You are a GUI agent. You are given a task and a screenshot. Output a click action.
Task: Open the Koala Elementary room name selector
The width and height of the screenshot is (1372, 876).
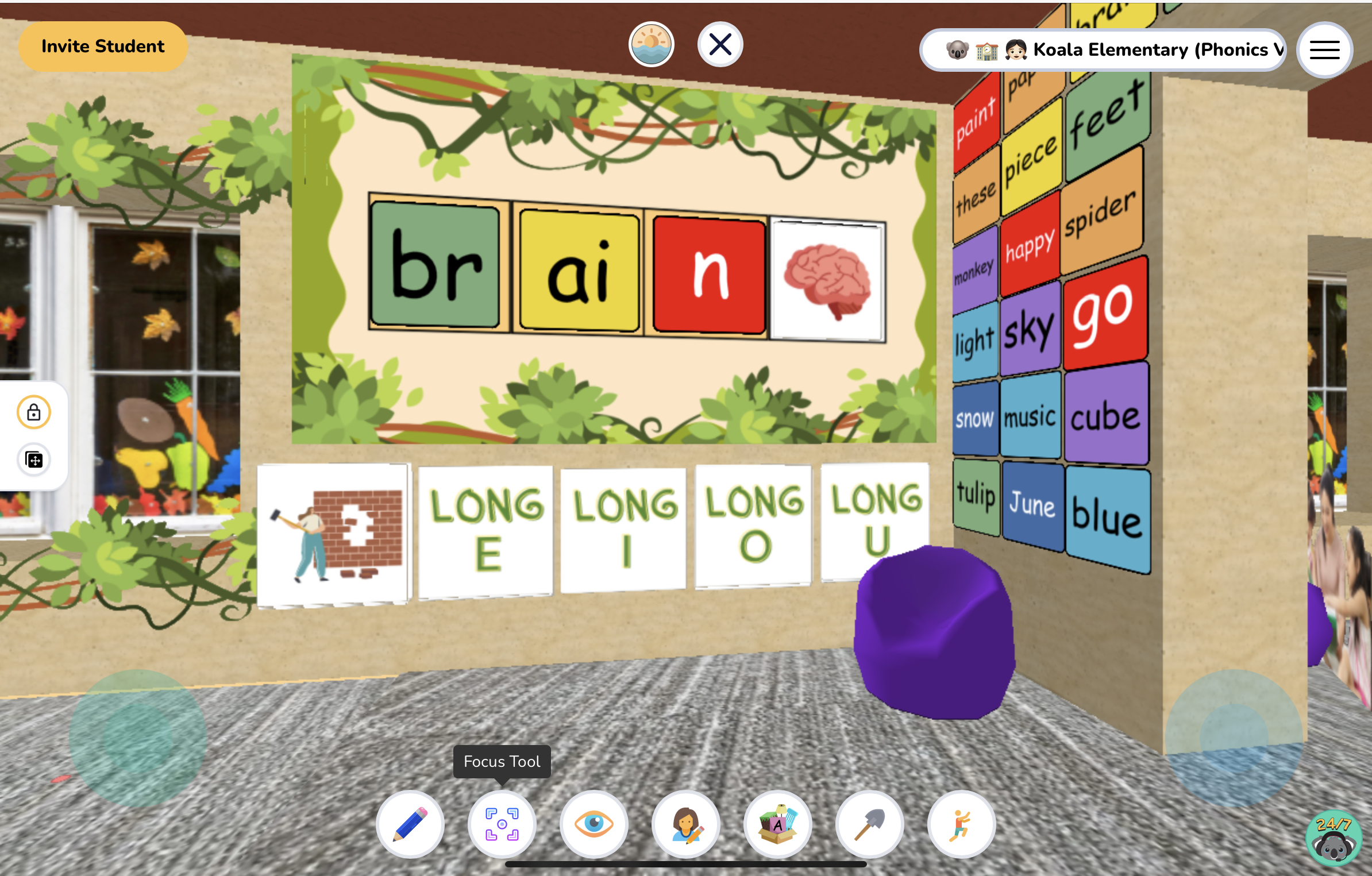pyautogui.click(x=1103, y=51)
